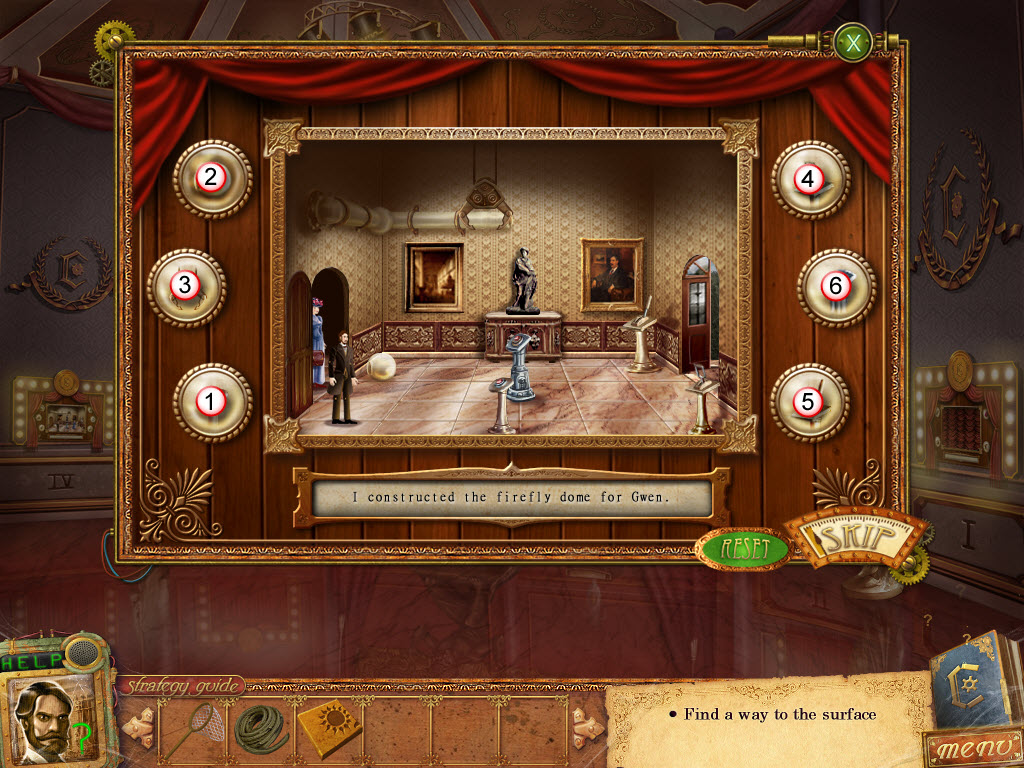1024x768 pixels.
Task: Activate the round dial button numbered 6
Action: click(836, 287)
